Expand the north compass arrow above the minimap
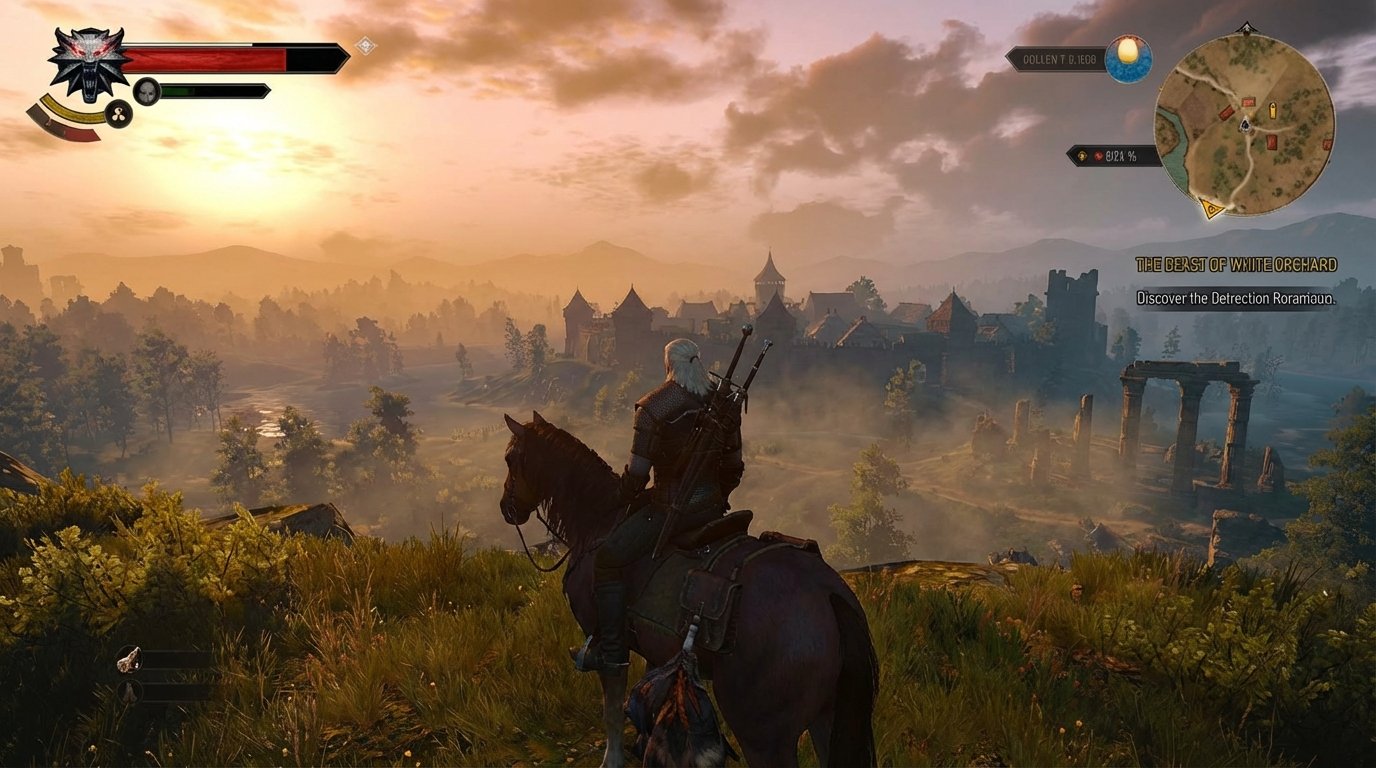1376x768 pixels. coord(1247,27)
